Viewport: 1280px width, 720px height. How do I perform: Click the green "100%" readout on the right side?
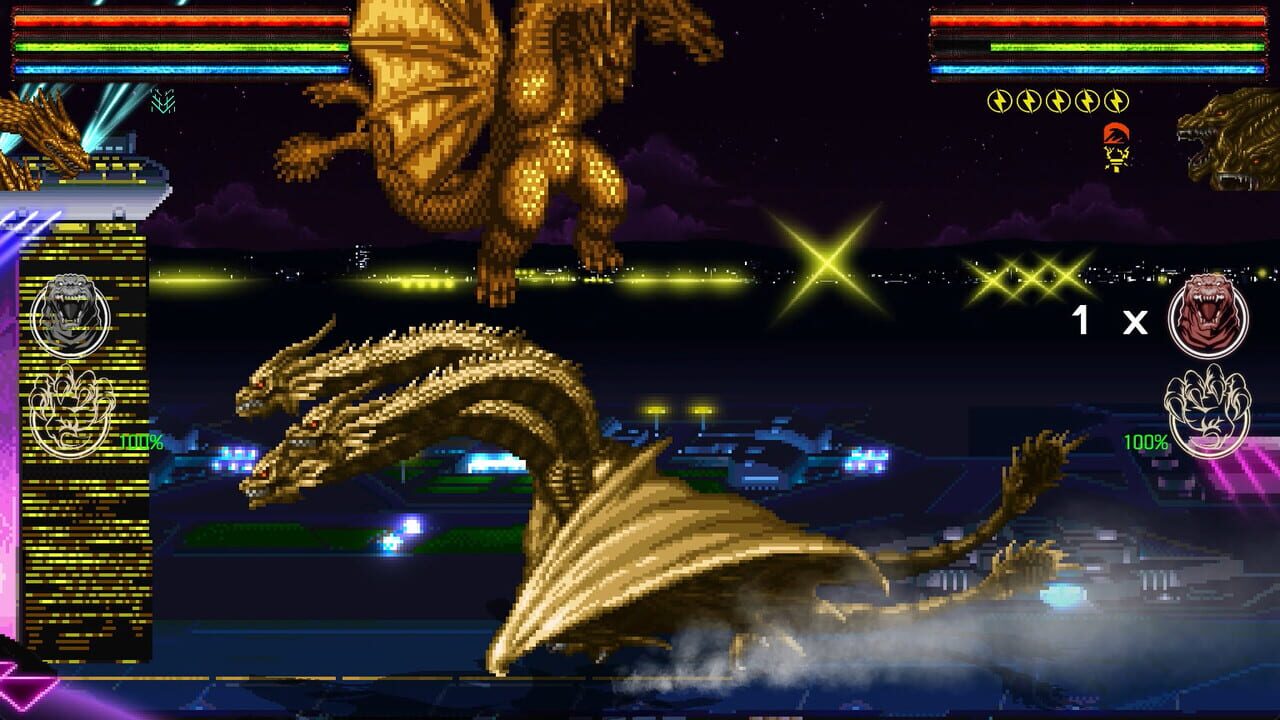[1146, 440]
